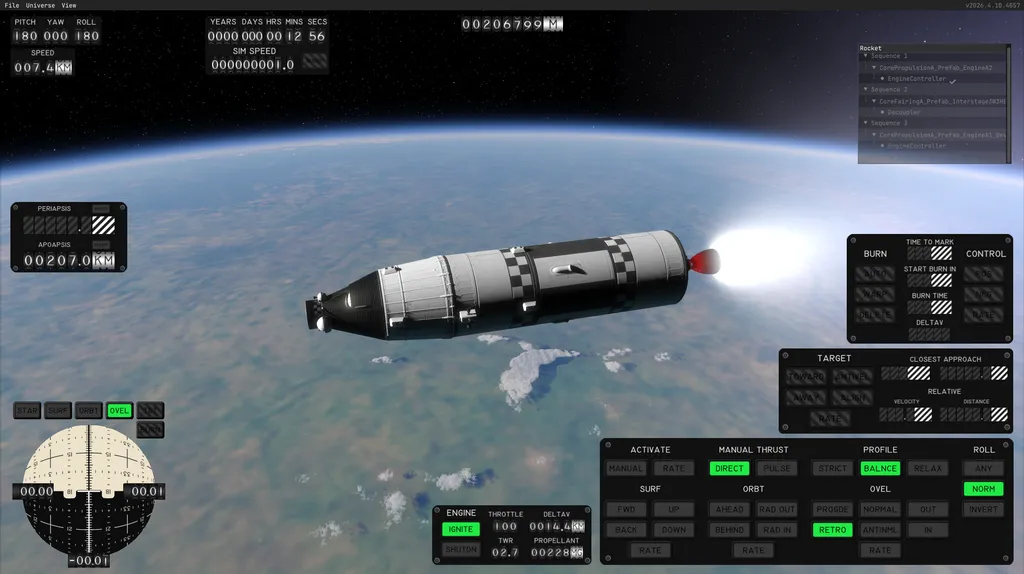
Task: Choose the RELAX profile
Action: click(x=928, y=468)
